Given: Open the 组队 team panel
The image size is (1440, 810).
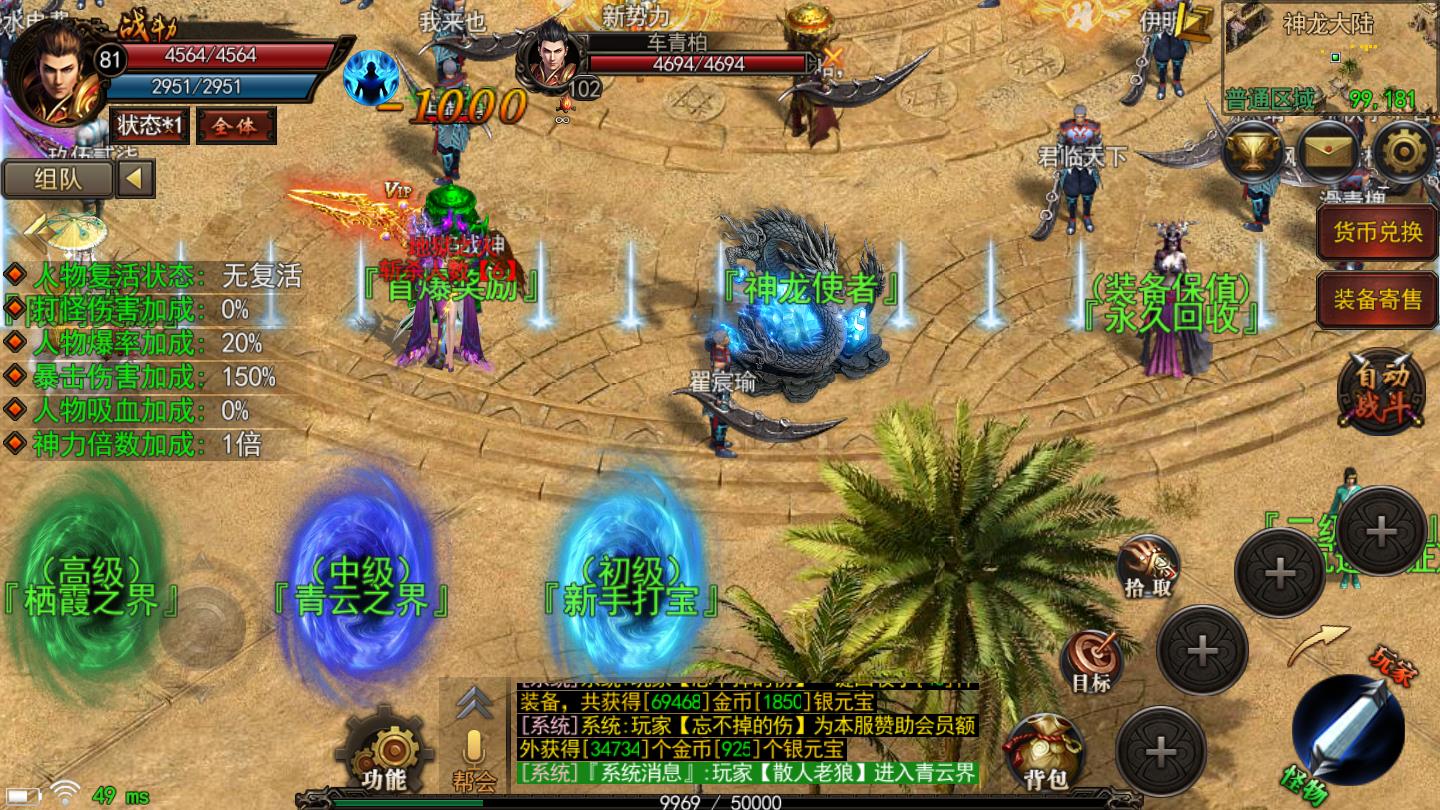Looking at the screenshot, I should point(58,180).
